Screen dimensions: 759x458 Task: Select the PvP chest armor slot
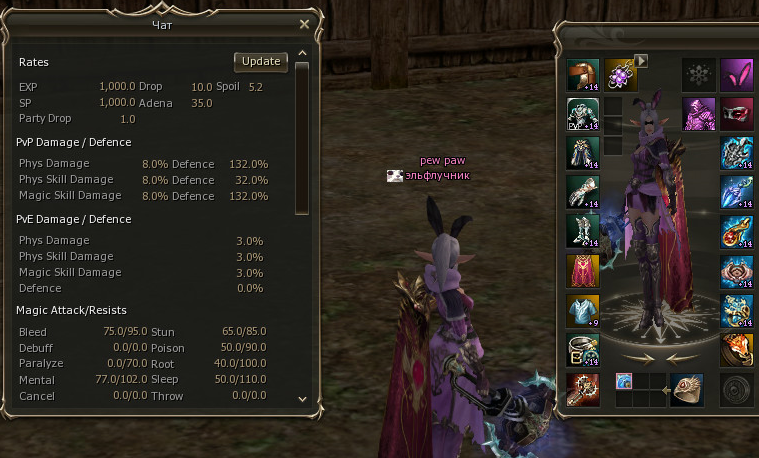(583, 113)
